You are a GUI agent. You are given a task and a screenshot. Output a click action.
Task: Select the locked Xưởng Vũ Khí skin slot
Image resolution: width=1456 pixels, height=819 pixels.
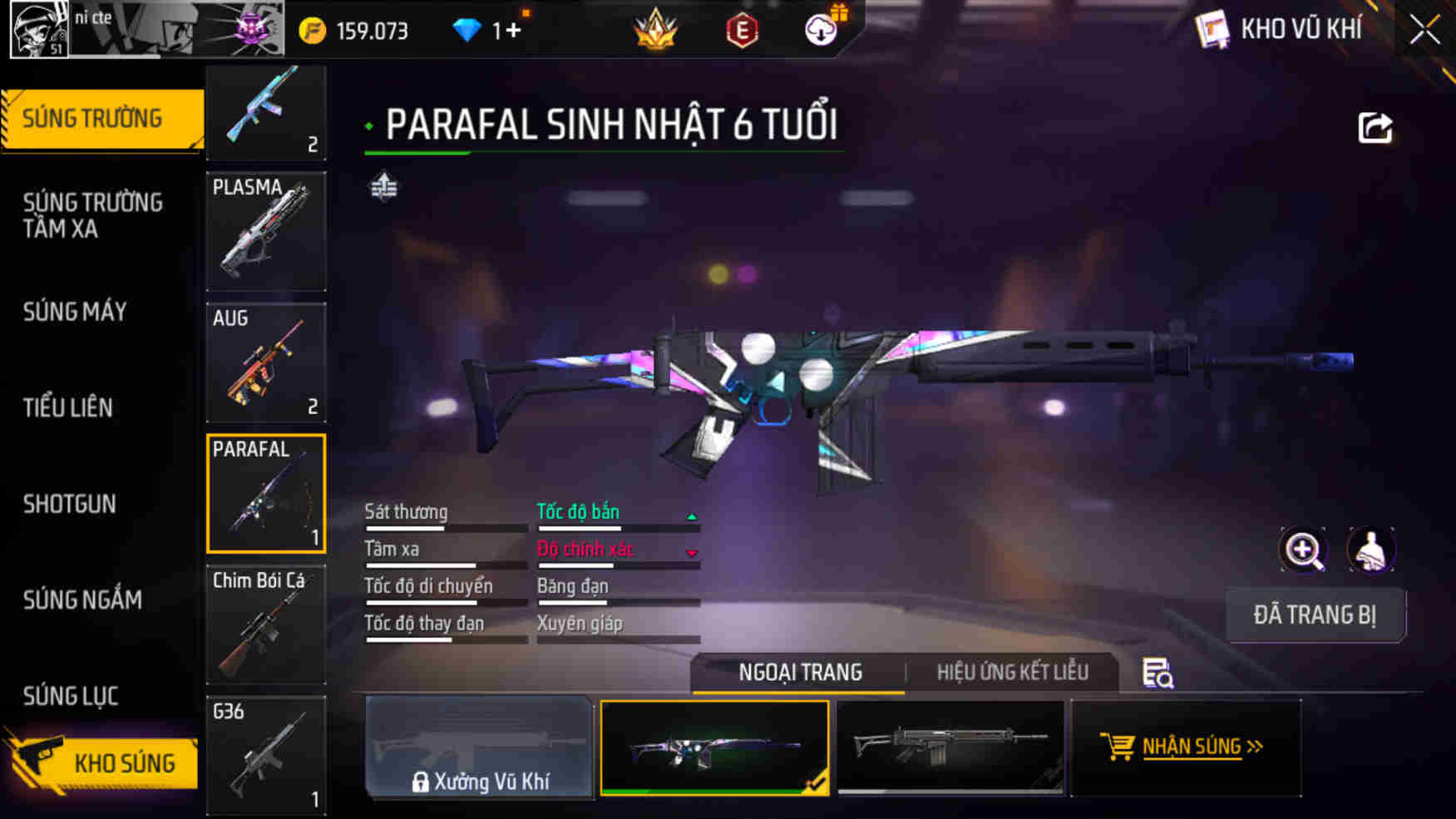(x=479, y=746)
